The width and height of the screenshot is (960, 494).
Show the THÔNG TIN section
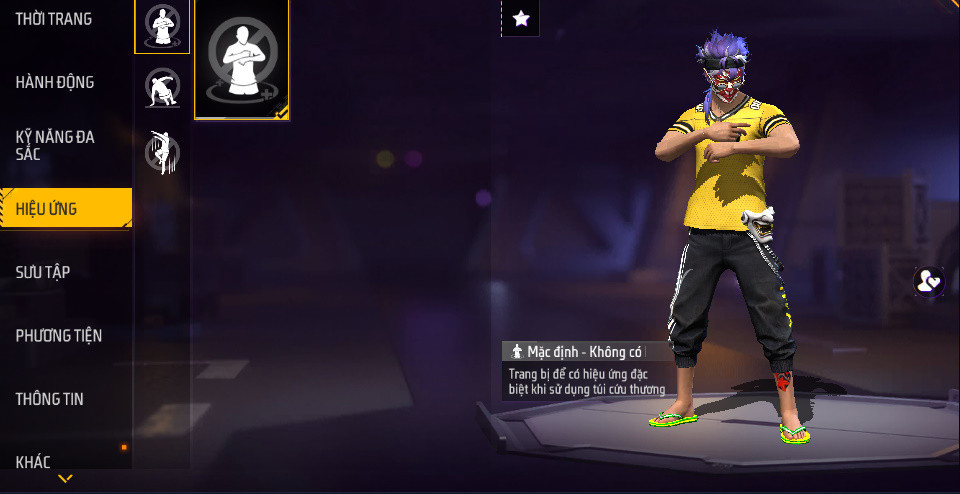[50, 399]
